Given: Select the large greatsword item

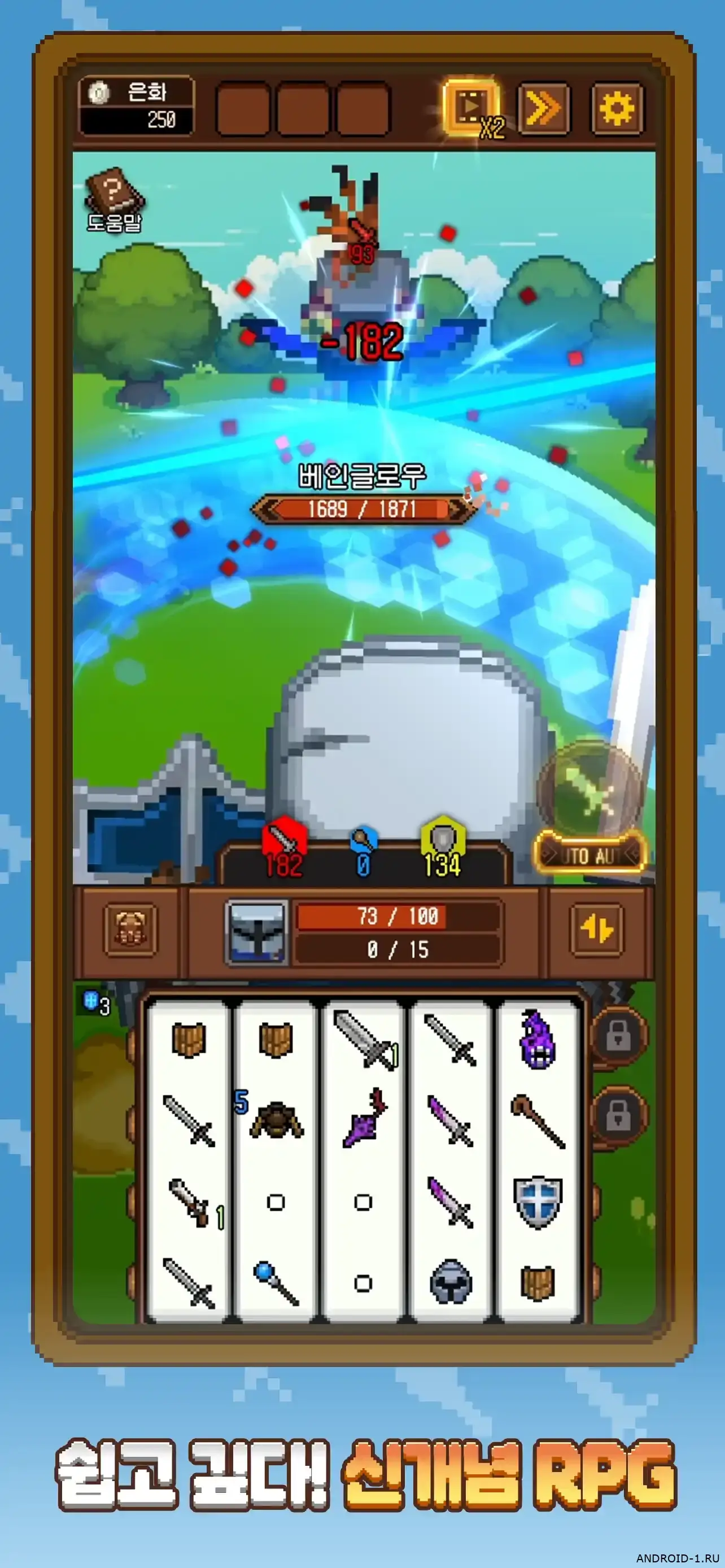Looking at the screenshot, I should [x=364, y=1039].
